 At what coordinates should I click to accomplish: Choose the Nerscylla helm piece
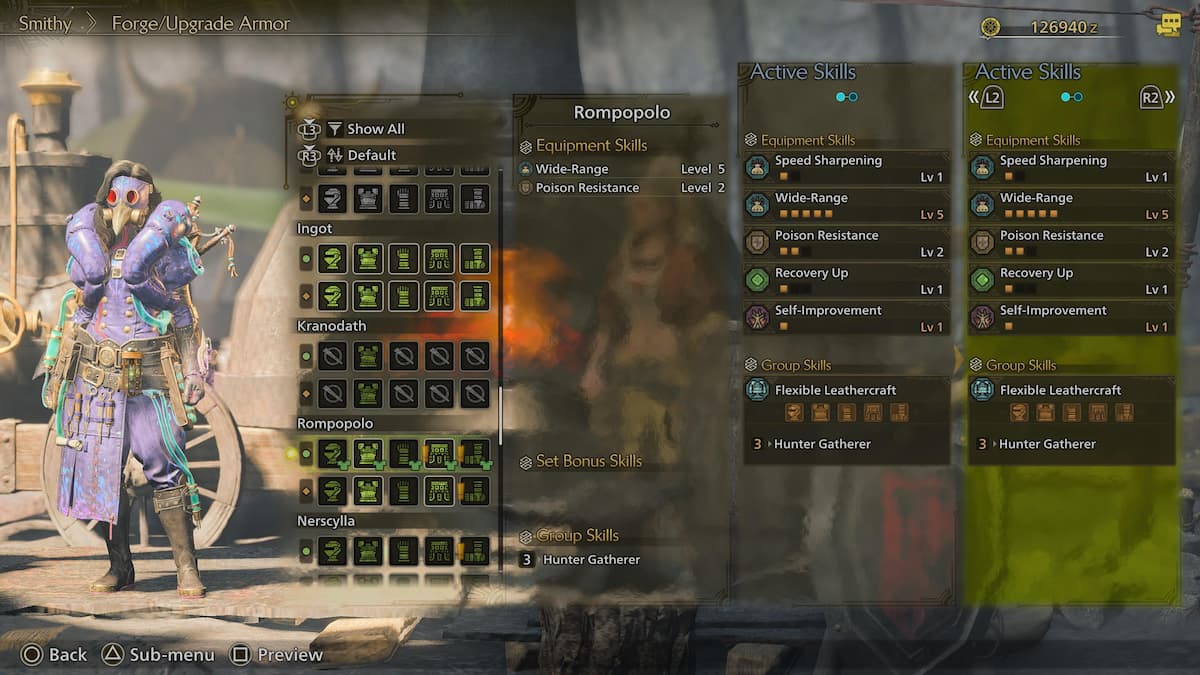(x=332, y=551)
